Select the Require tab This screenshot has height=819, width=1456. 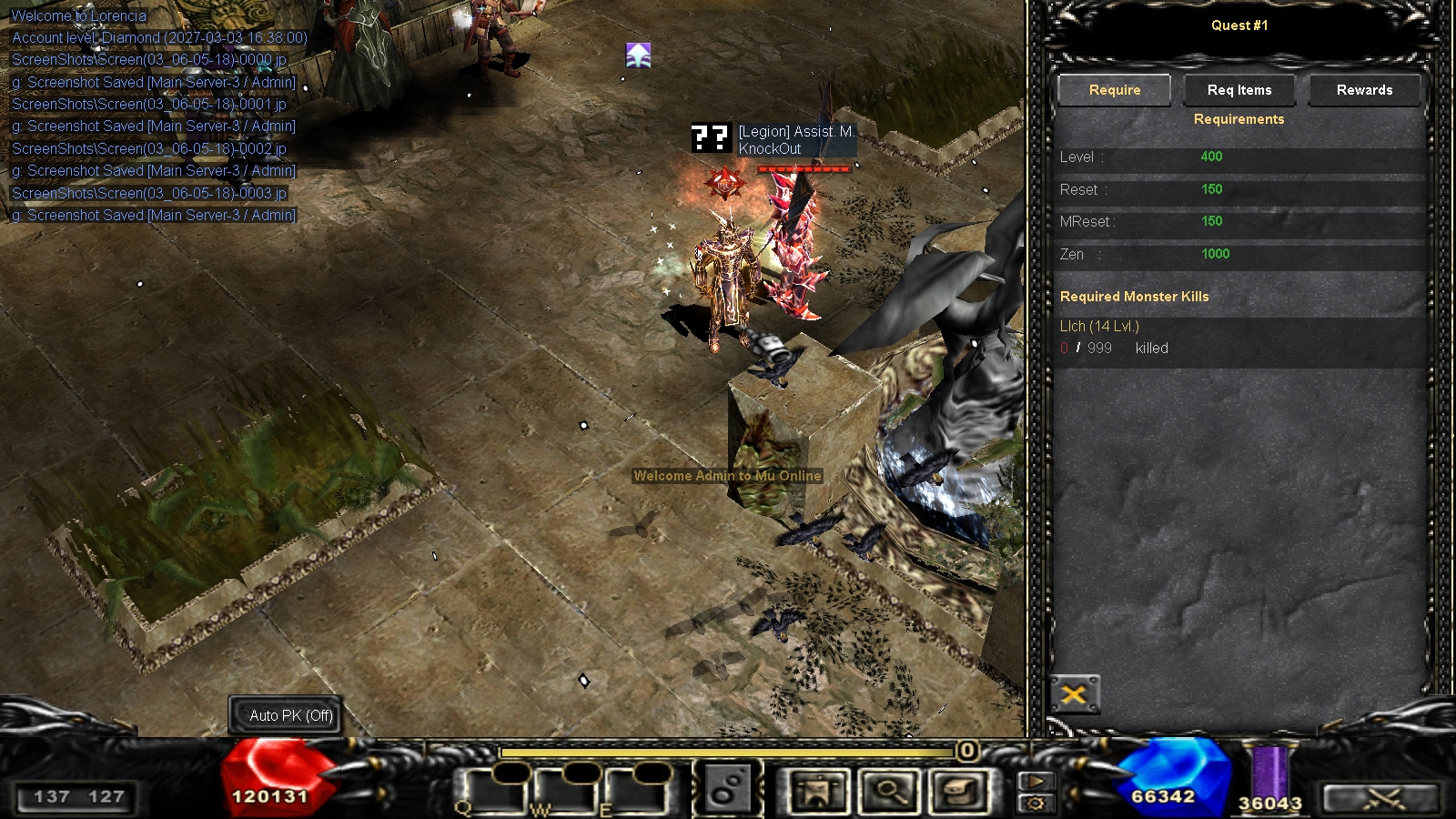coord(1115,90)
